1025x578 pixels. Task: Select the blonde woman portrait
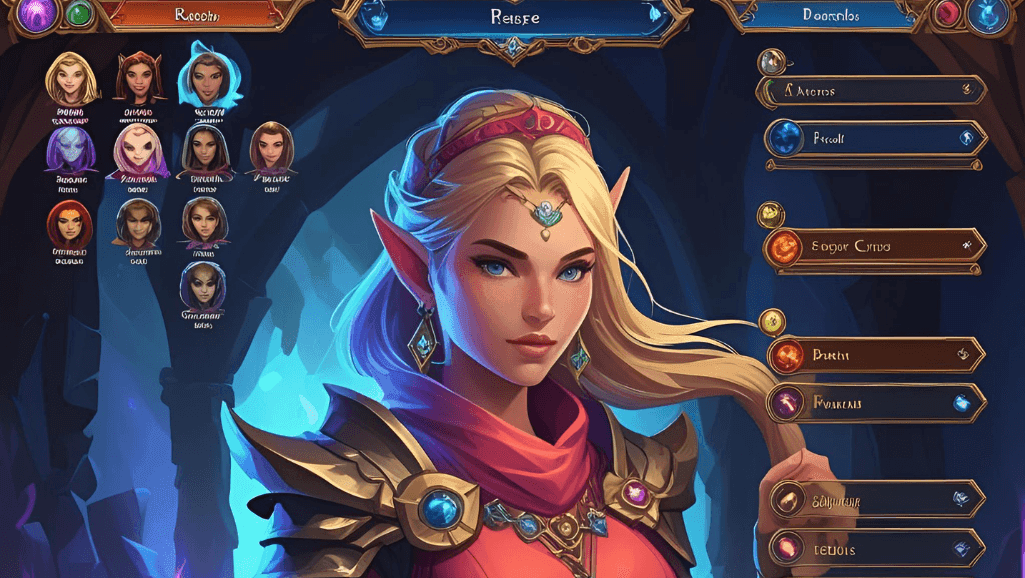tap(72, 78)
